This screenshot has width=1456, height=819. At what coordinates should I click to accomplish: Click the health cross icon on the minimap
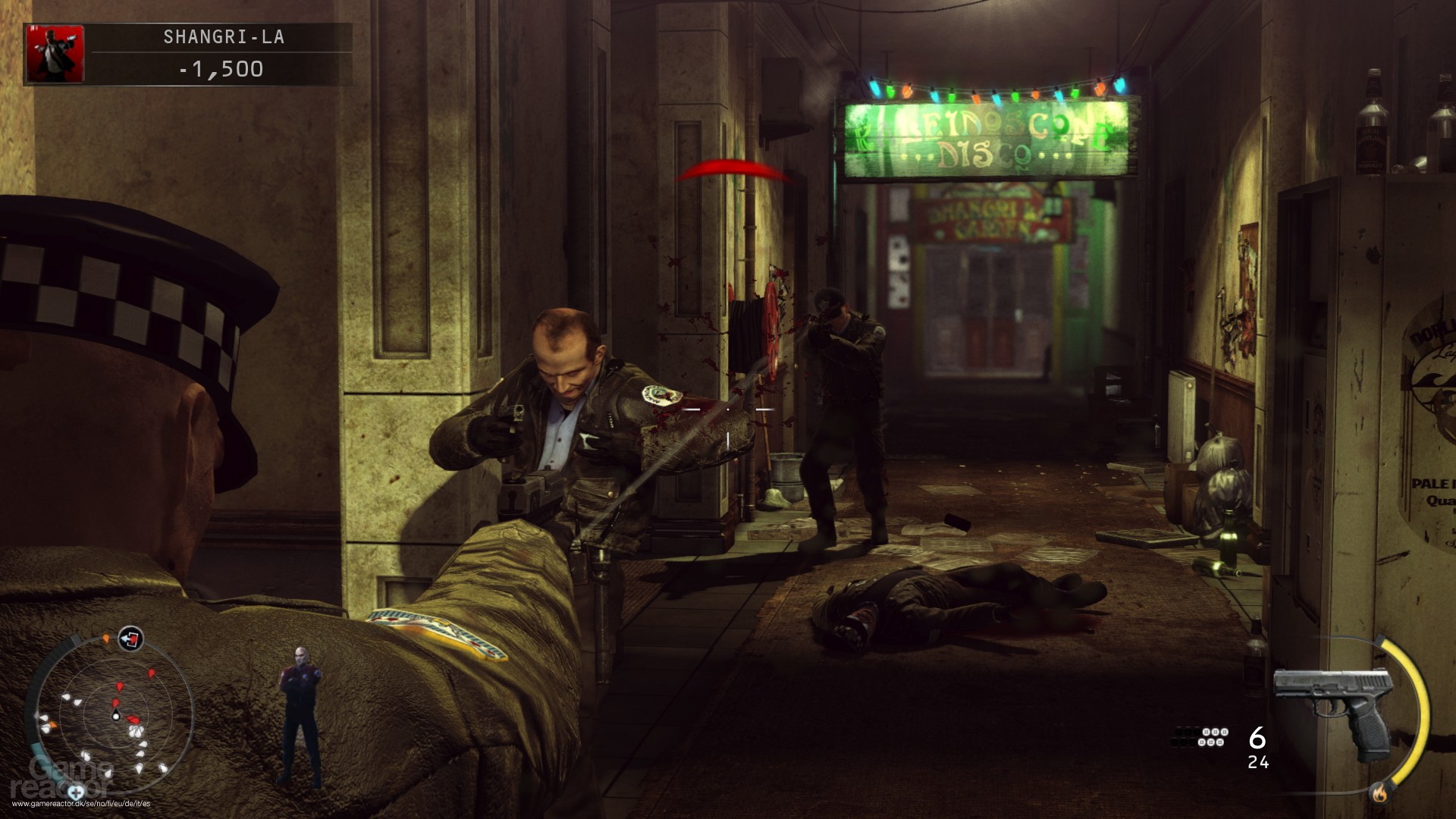pyautogui.click(x=74, y=792)
